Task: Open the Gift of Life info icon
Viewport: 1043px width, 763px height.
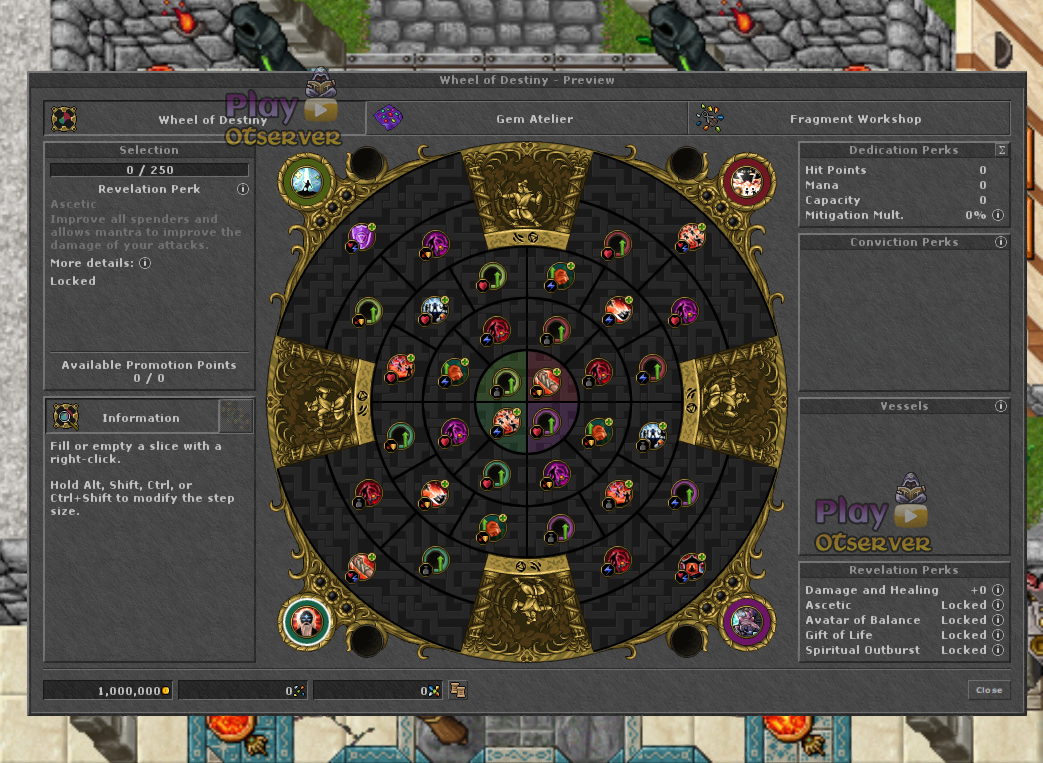Action: [x=998, y=635]
